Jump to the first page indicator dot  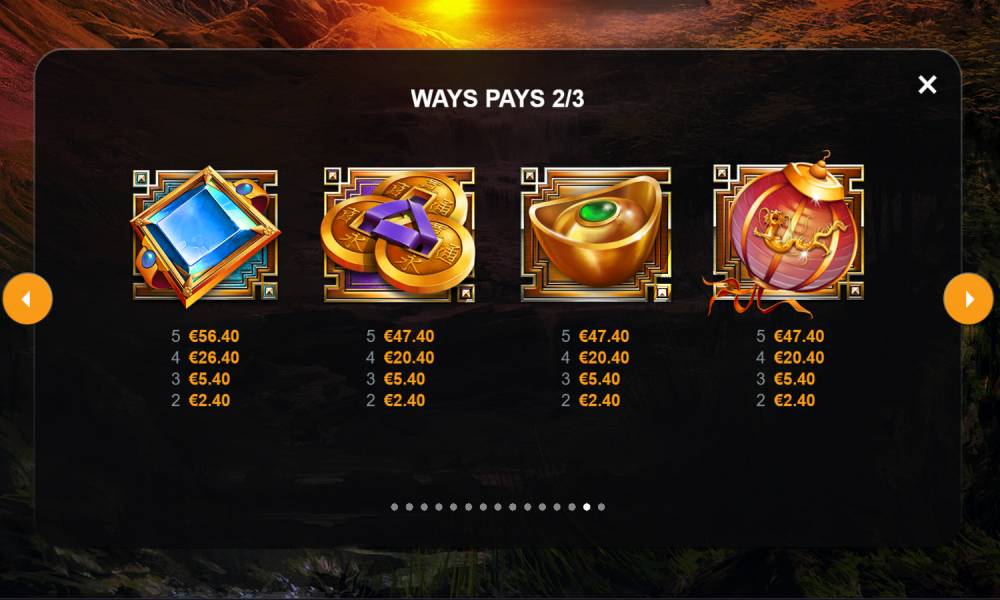point(394,507)
